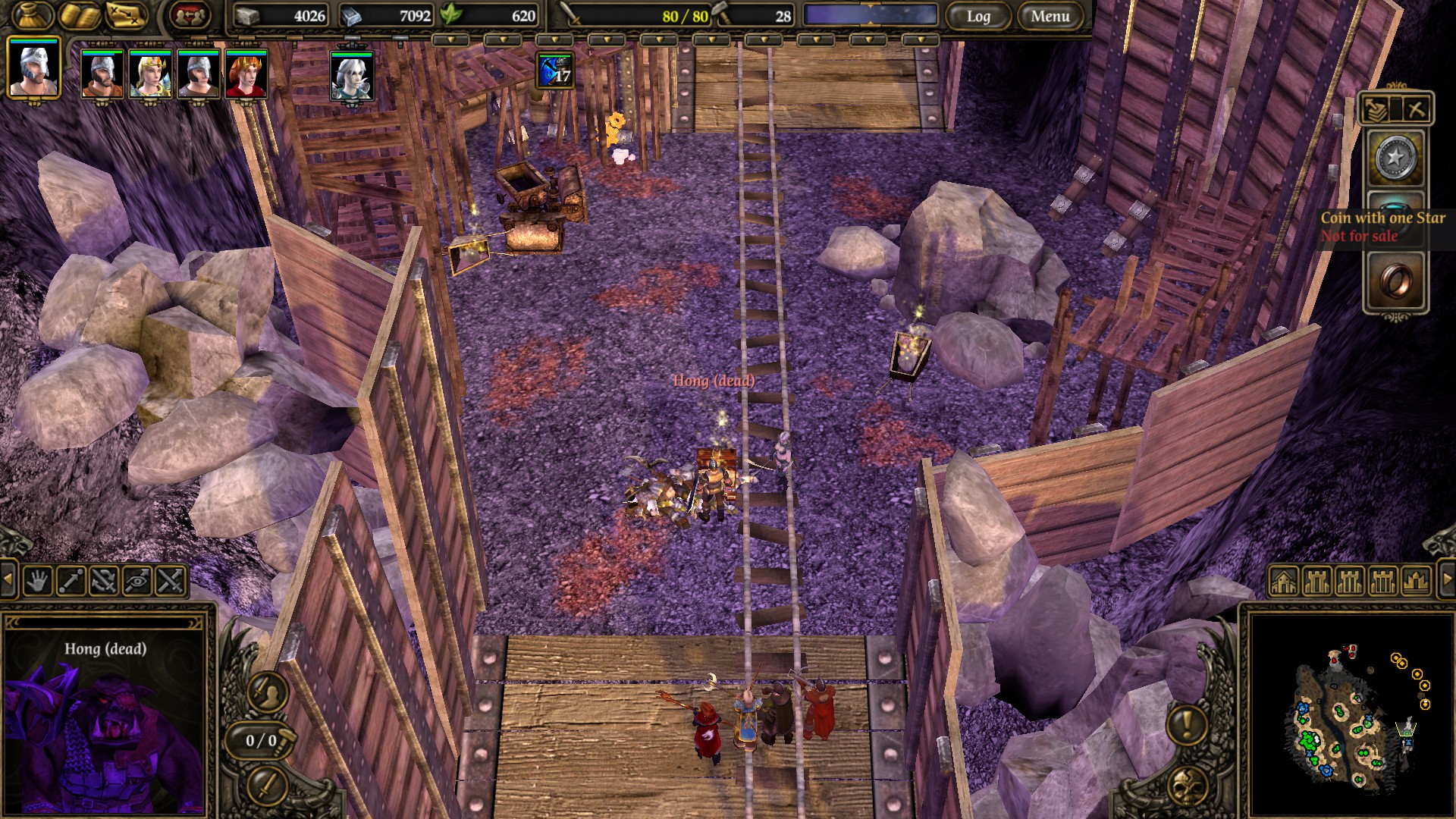This screenshot has height=819, width=1456.
Task: Open the treasure map icon
Action: point(126,15)
